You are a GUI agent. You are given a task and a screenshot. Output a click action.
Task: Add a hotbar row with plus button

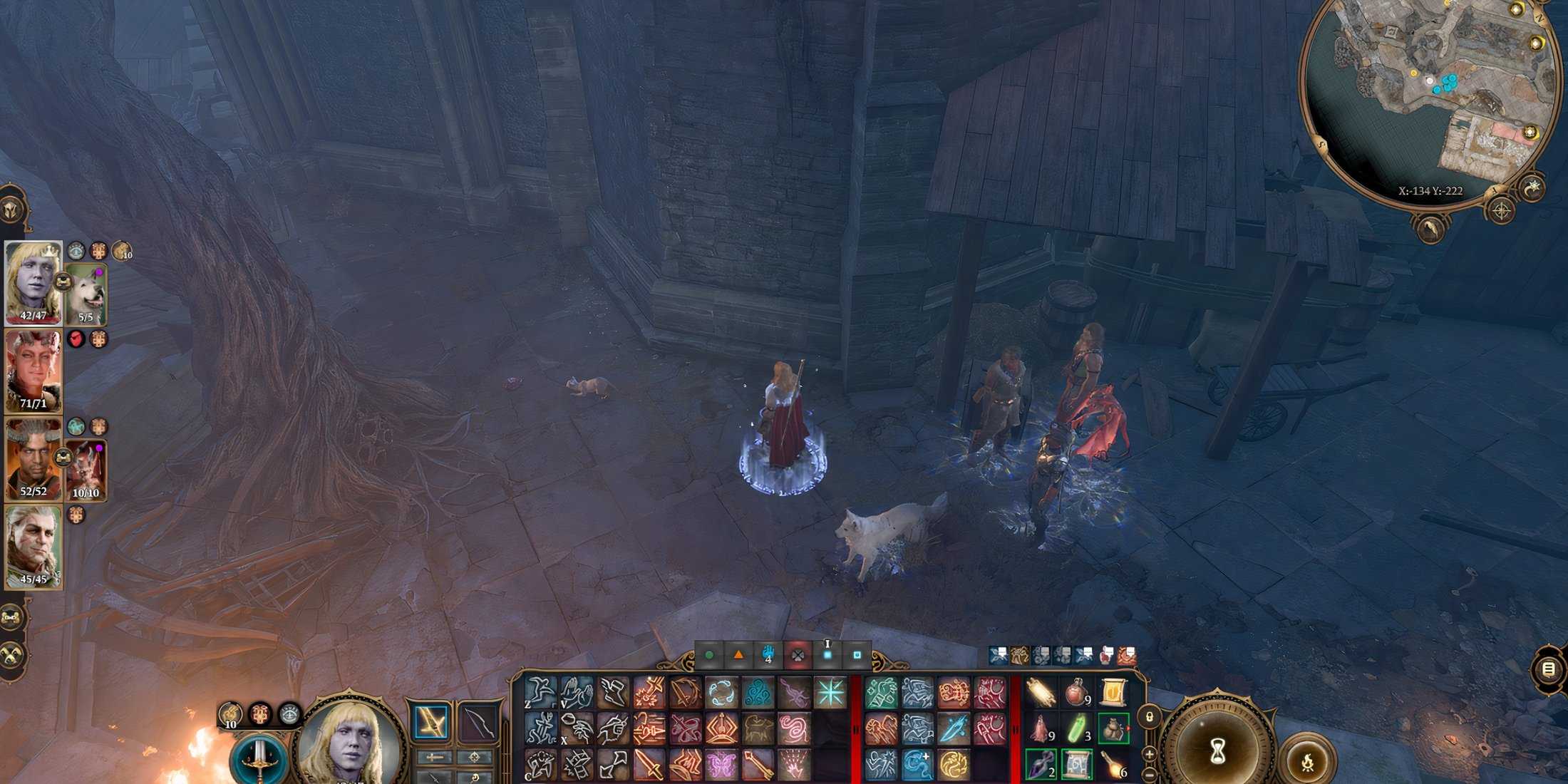coord(1150,753)
